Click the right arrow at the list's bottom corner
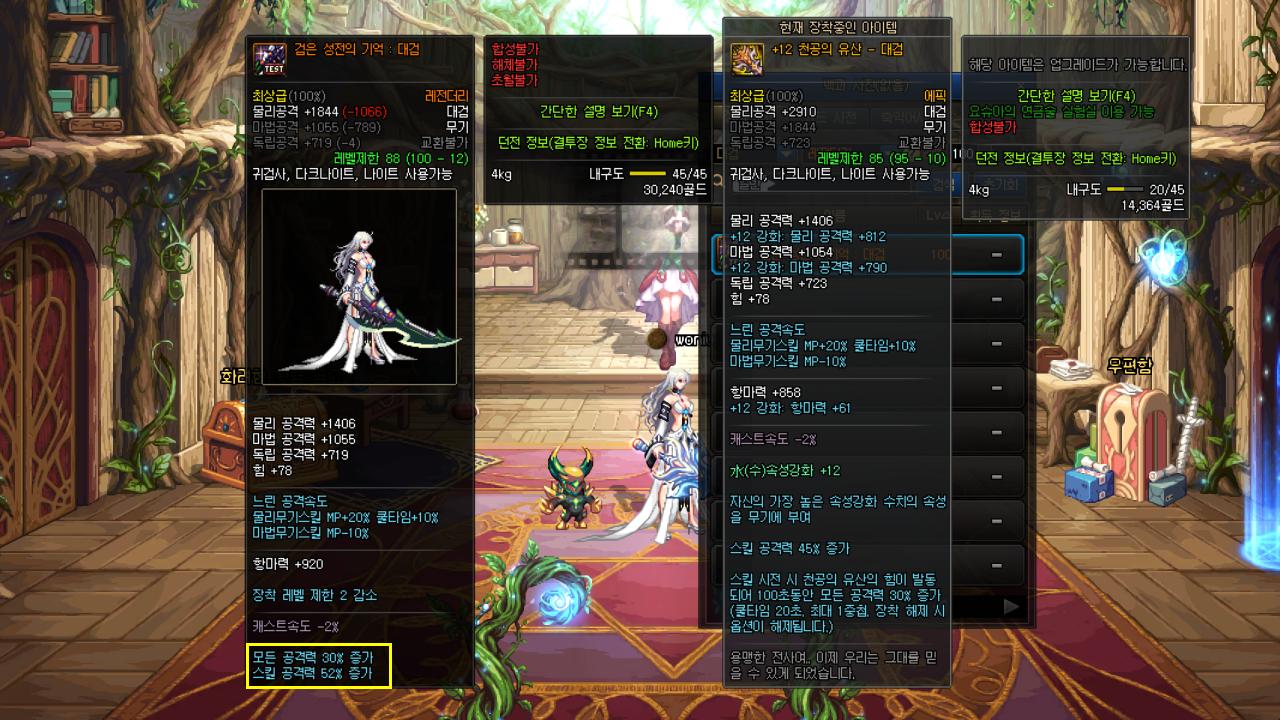This screenshot has height=720, width=1280. point(1010,607)
